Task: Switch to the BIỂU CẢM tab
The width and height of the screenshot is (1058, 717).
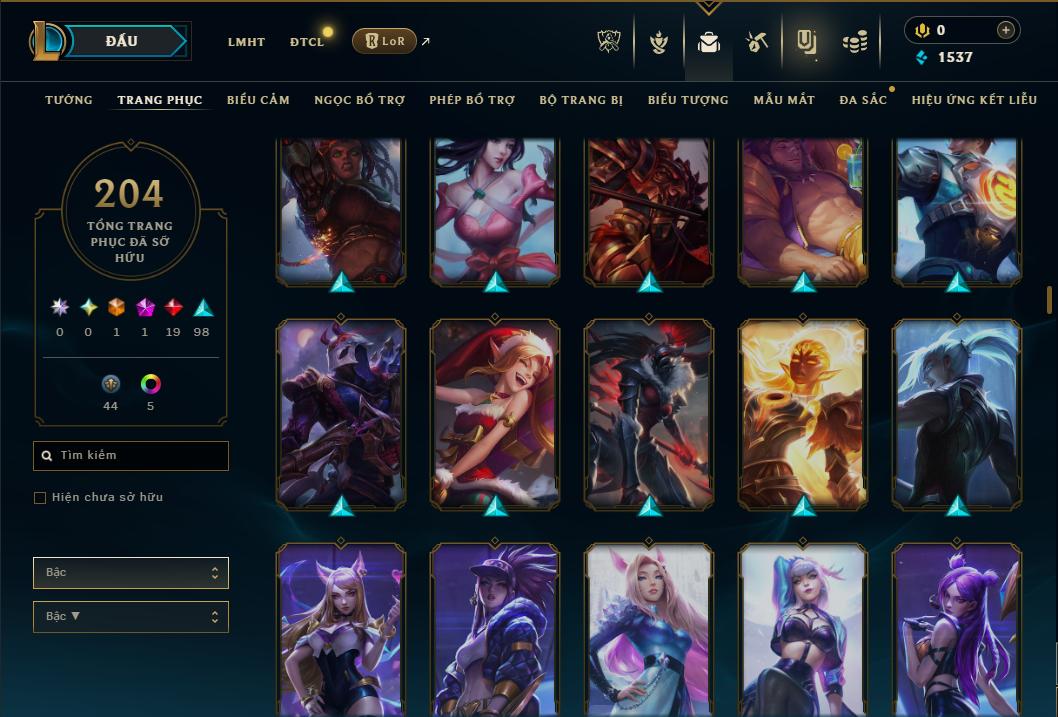Action: 258,100
